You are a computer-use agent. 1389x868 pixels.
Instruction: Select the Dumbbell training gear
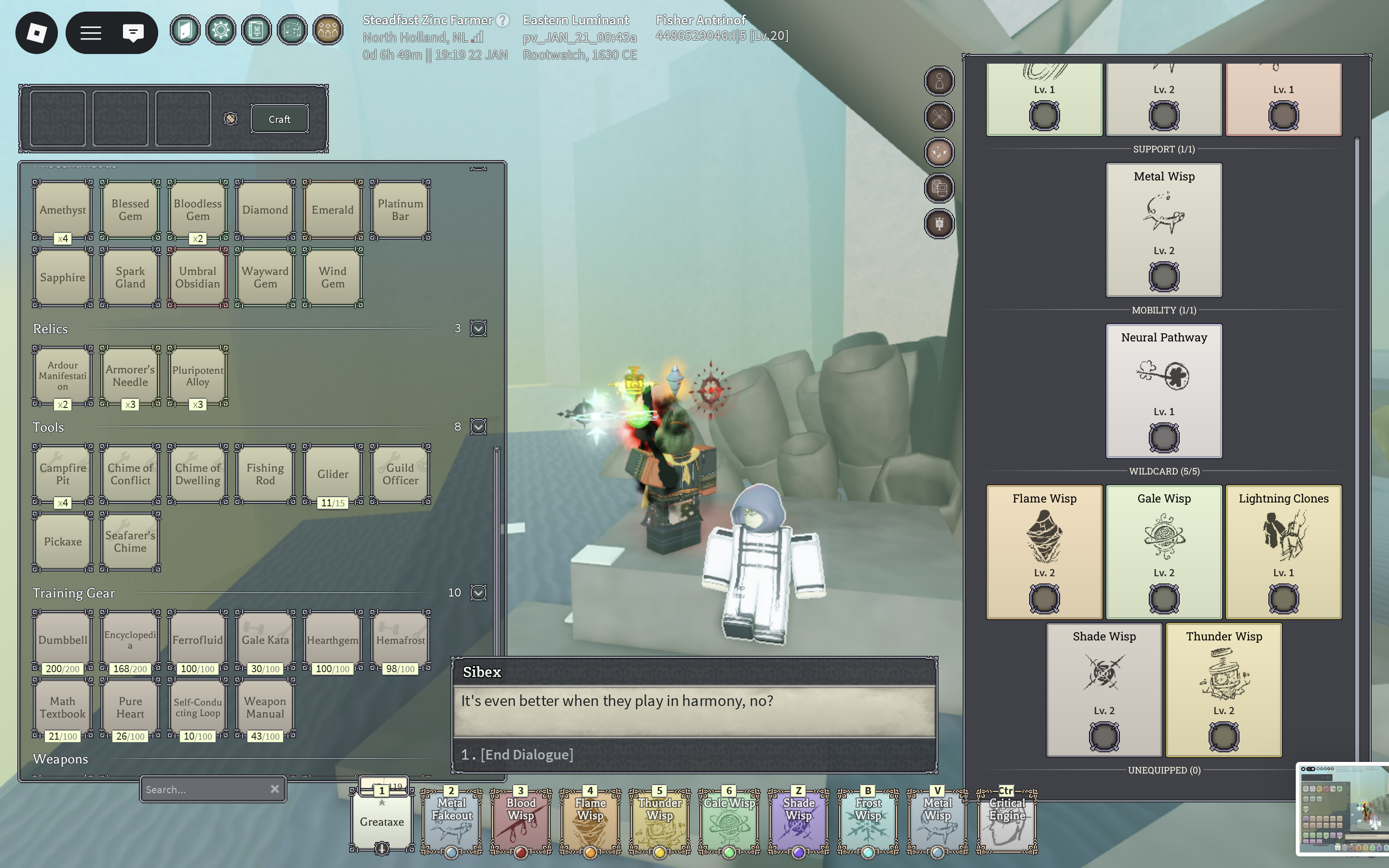click(63, 639)
